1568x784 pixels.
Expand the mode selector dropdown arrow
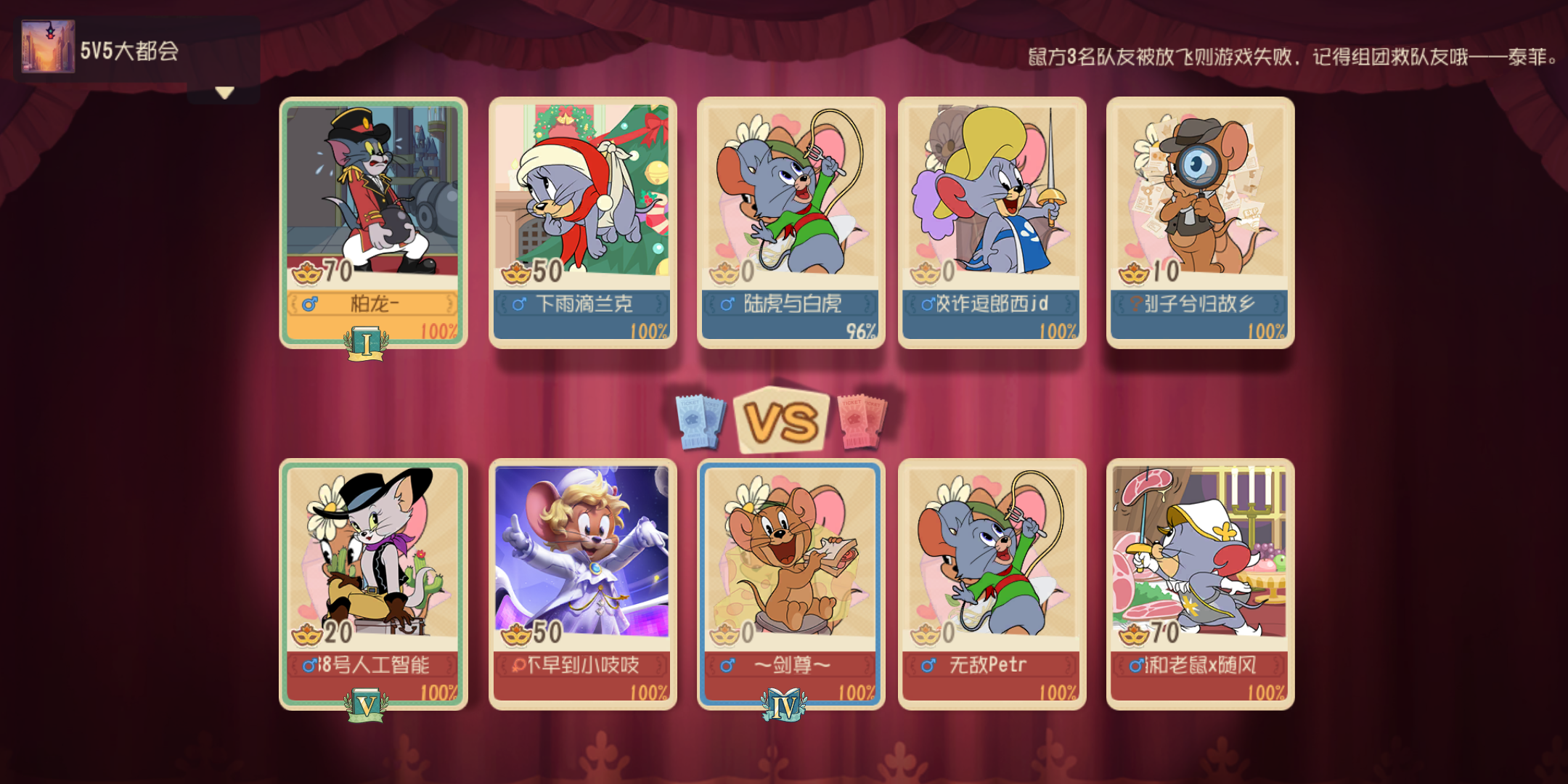[223, 91]
